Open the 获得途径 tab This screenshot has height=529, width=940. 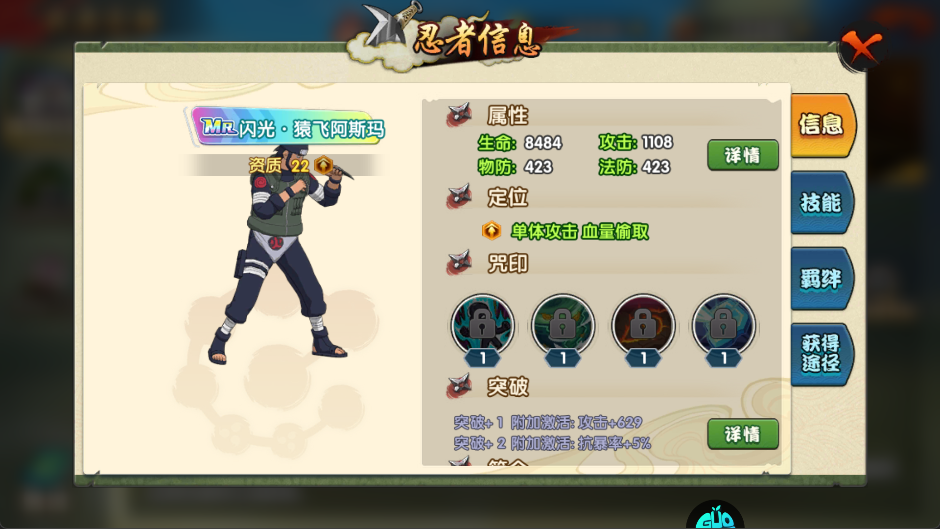click(x=821, y=353)
